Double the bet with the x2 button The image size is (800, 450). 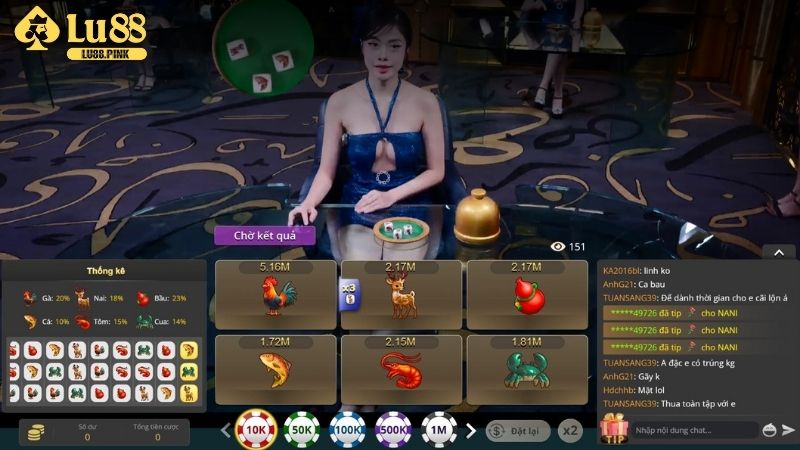(570, 431)
